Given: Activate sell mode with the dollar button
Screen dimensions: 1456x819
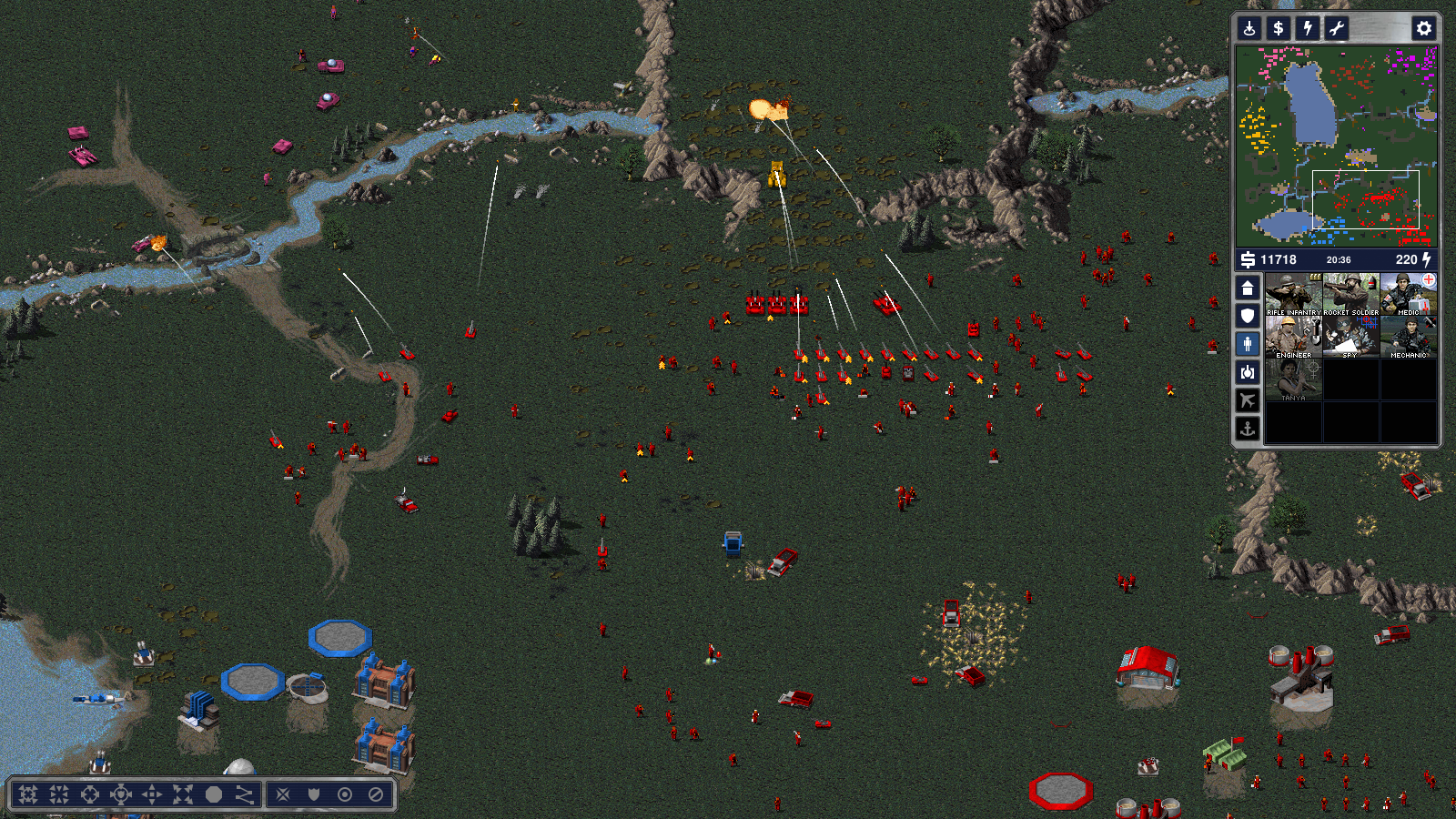Looking at the screenshot, I should pyautogui.click(x=1279, y=28).
